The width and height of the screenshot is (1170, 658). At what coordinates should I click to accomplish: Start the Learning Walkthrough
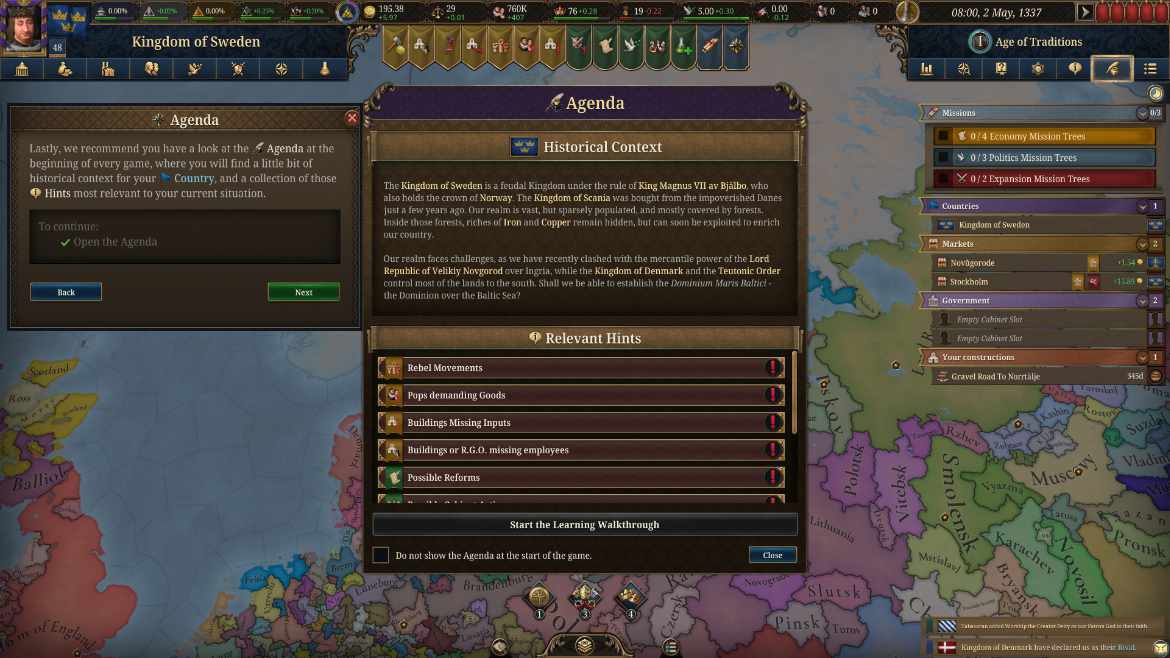click(585, 524)
